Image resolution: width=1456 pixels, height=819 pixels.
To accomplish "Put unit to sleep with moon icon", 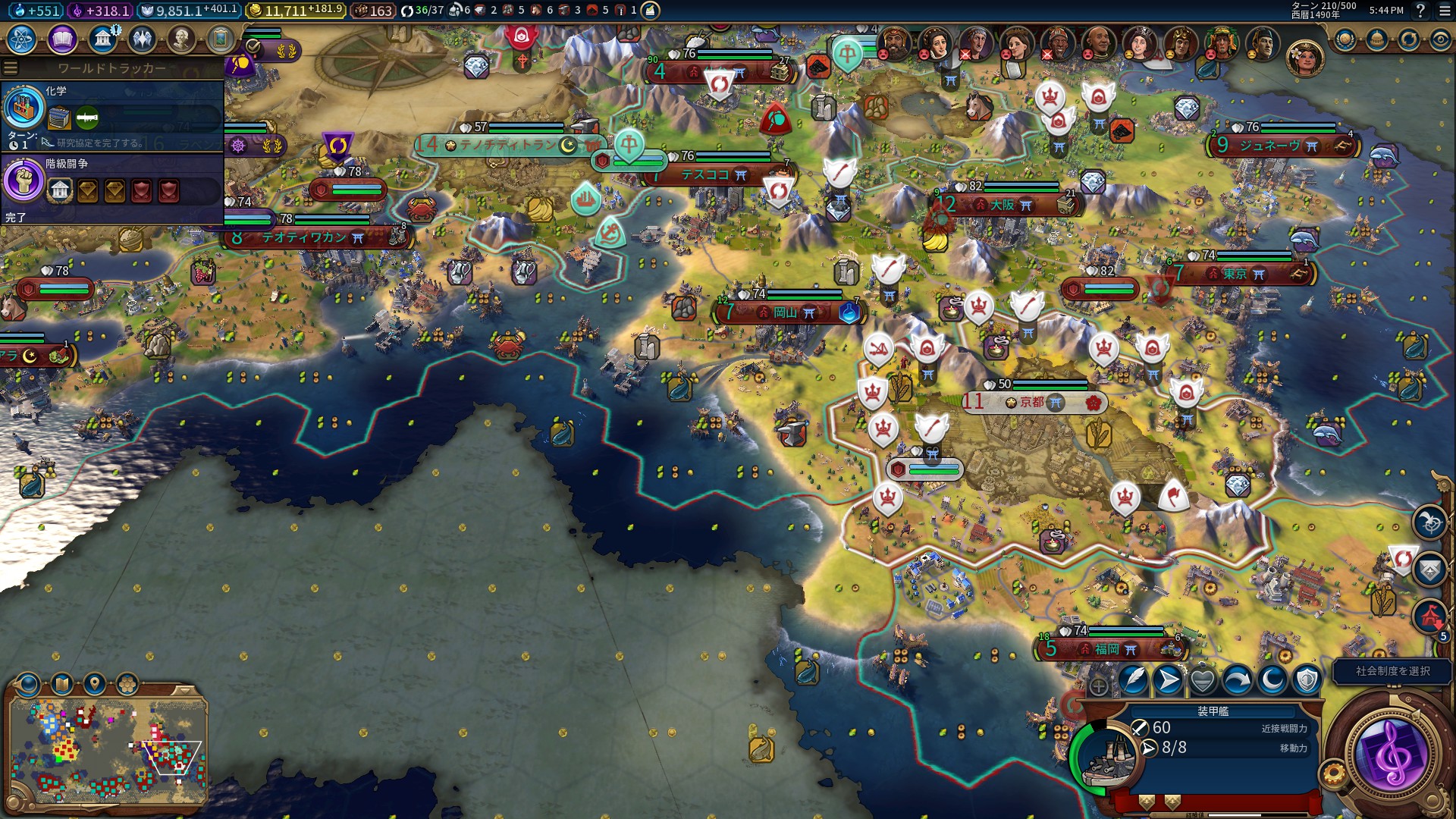I will (x=1272, y=680).
